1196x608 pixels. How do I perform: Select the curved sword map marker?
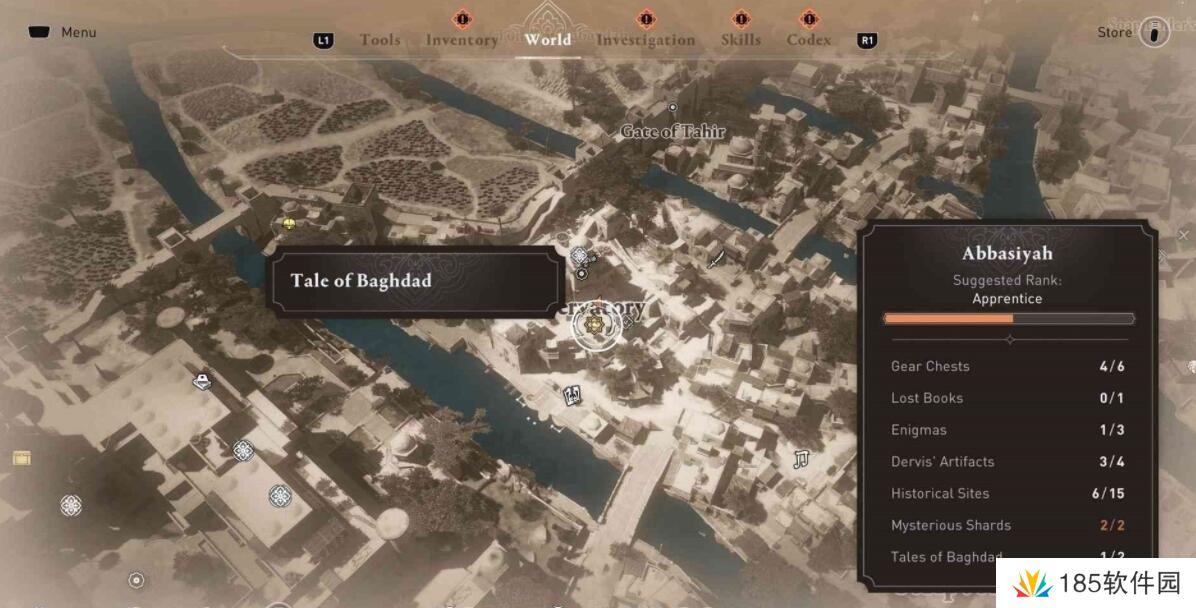[717, 260]
